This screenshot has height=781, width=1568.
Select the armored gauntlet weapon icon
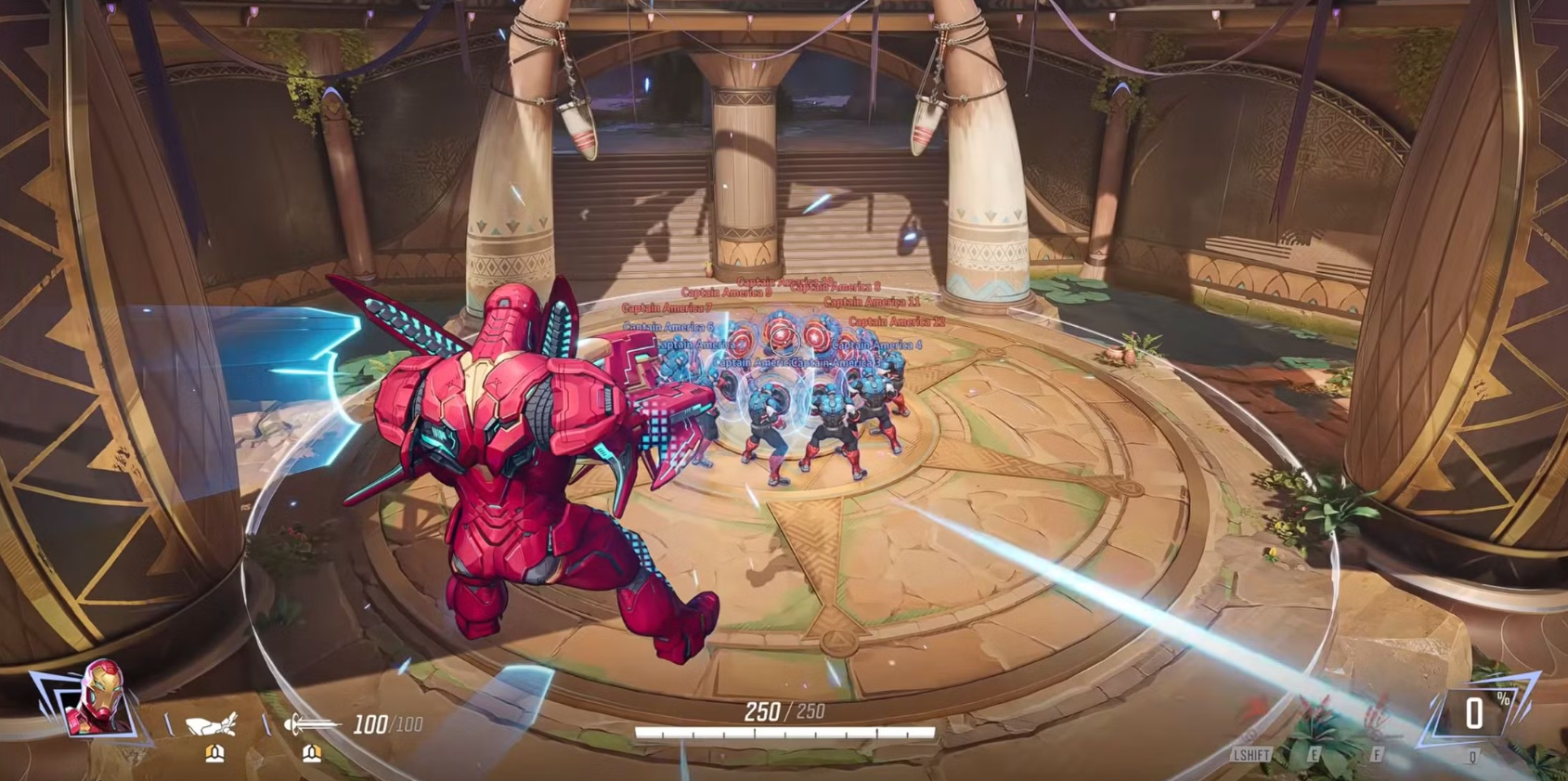(x=212, y=724)
